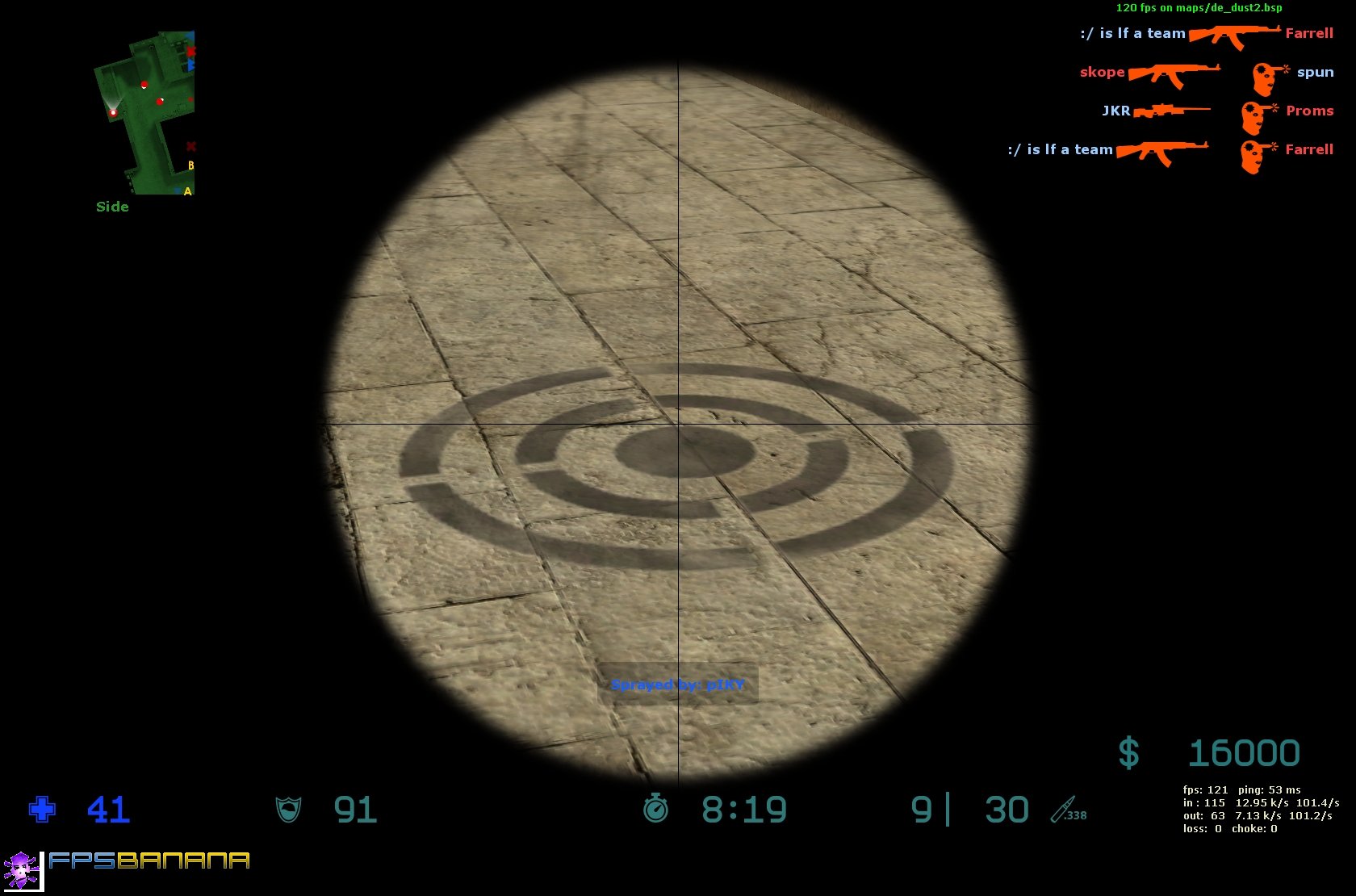Click a white player dot on the radar

click(113, 112)
